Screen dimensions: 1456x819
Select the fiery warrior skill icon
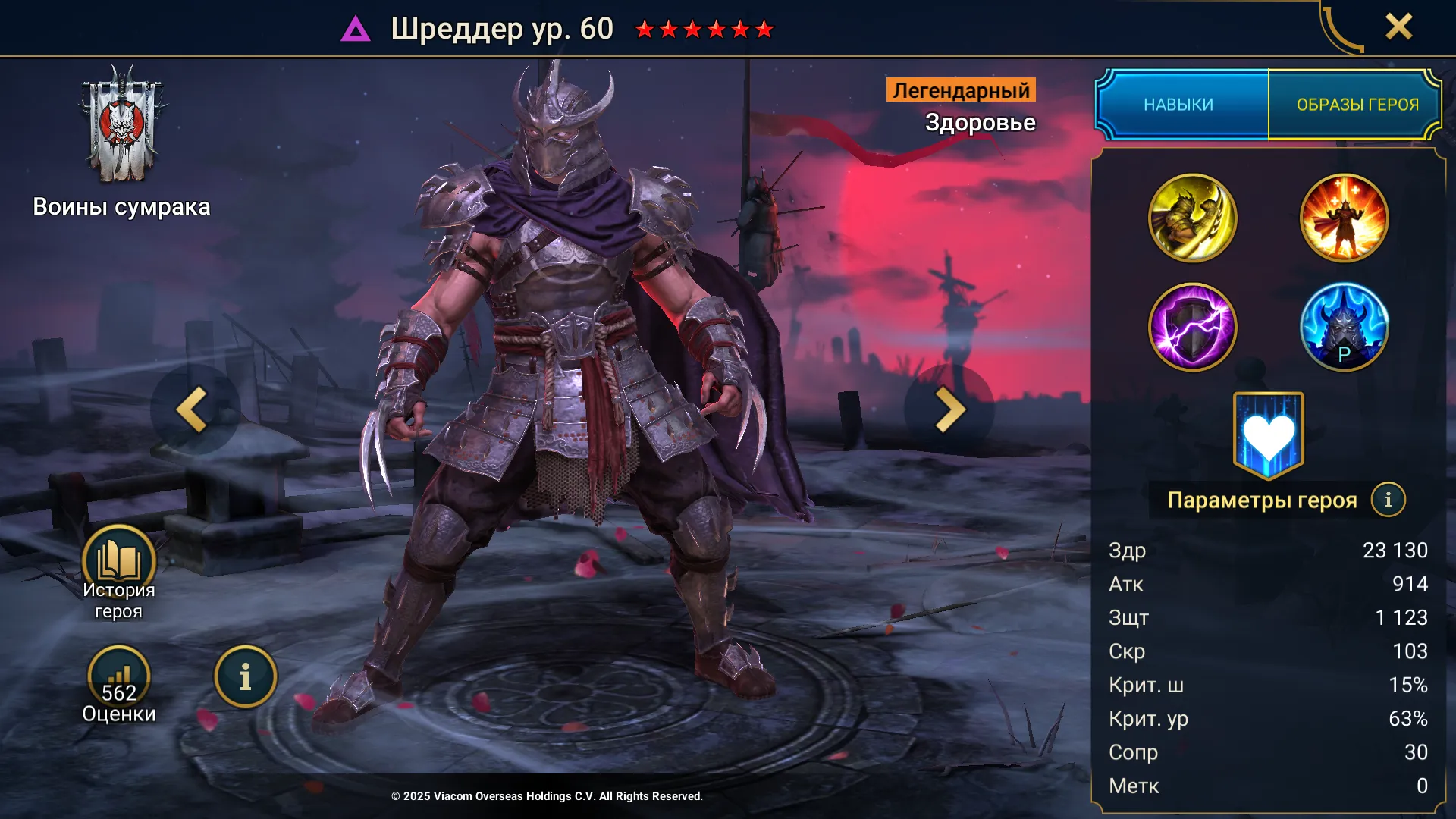[1344, 218]
